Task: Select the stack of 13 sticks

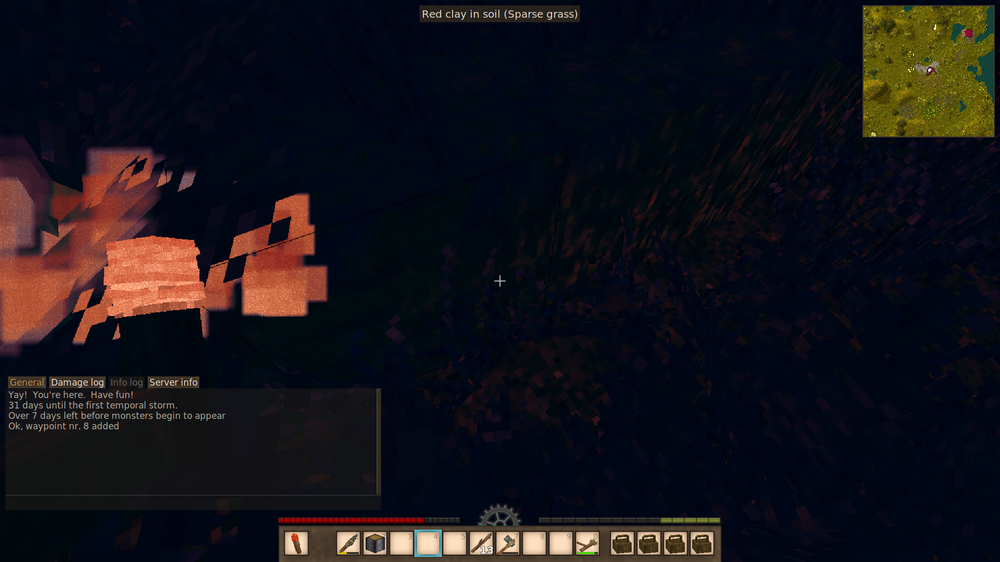Action: coord(481,543)
